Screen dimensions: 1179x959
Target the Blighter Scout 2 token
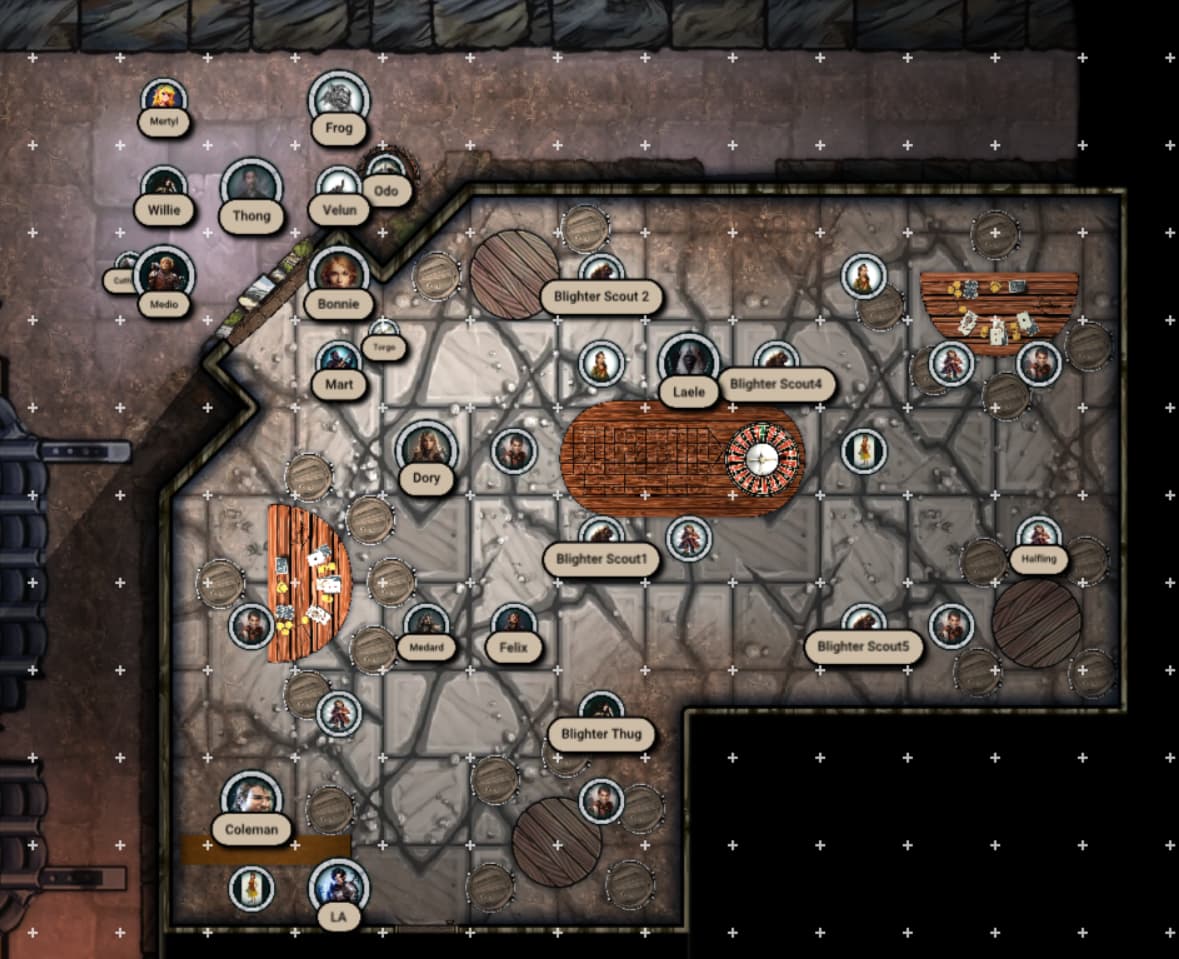click(x=601, y=272)
